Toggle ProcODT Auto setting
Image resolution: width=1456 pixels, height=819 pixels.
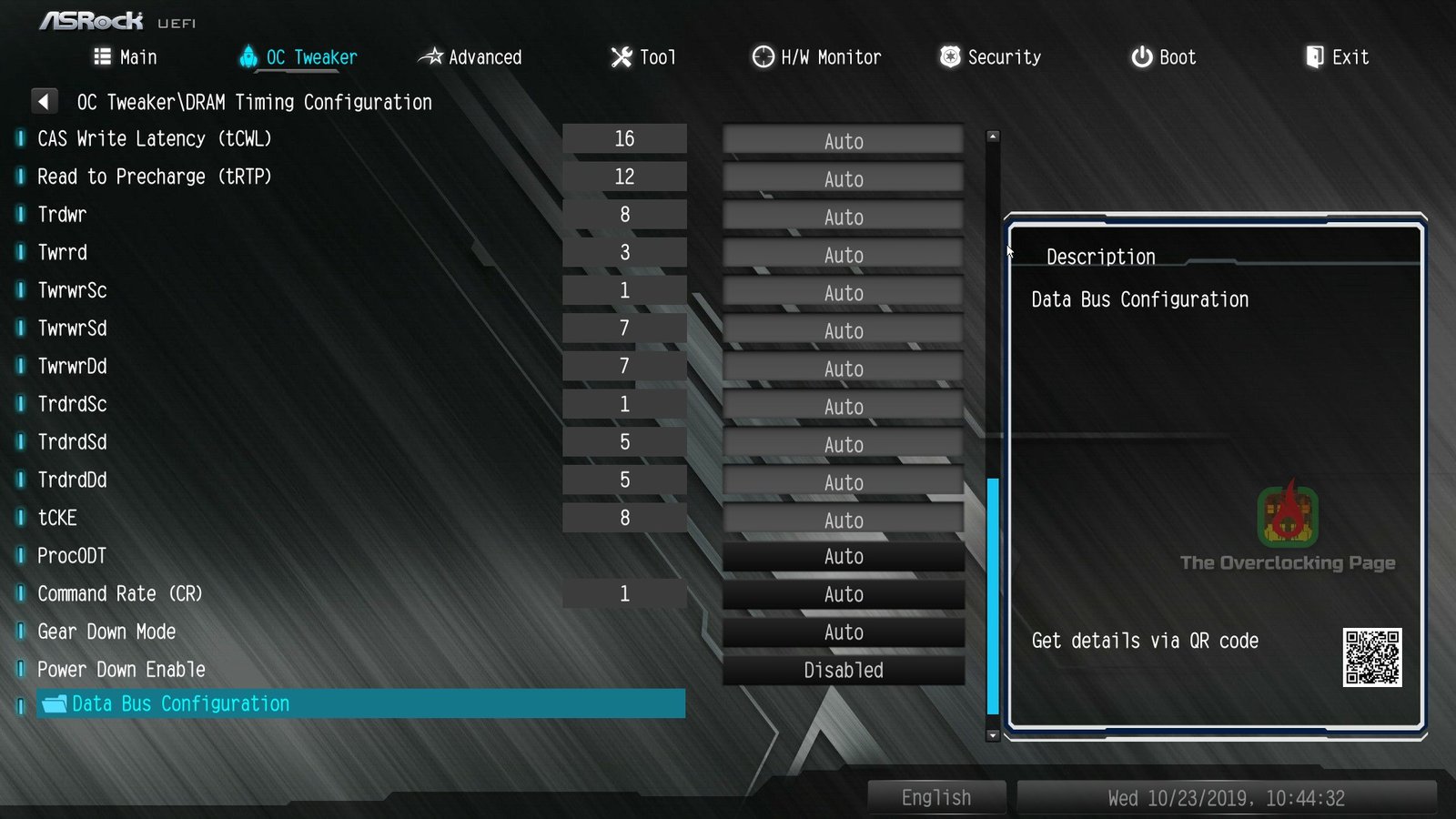point(842,556)
